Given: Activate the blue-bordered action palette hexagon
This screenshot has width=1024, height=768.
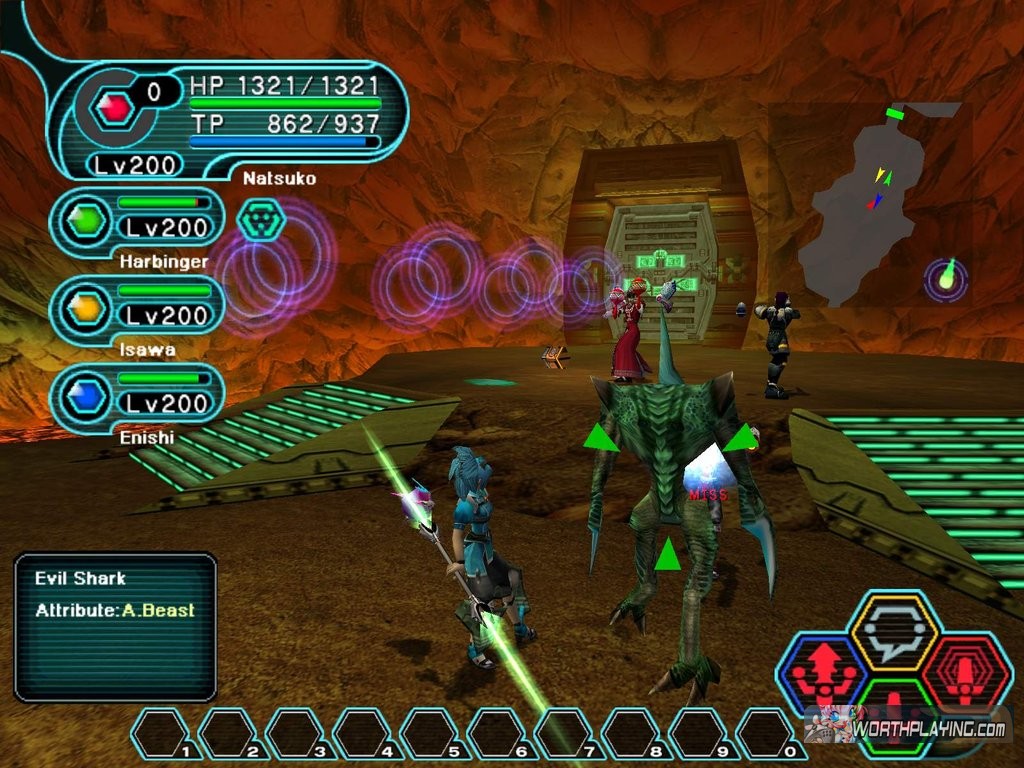Looking at the screenshot, I should [x=822, y=674].
